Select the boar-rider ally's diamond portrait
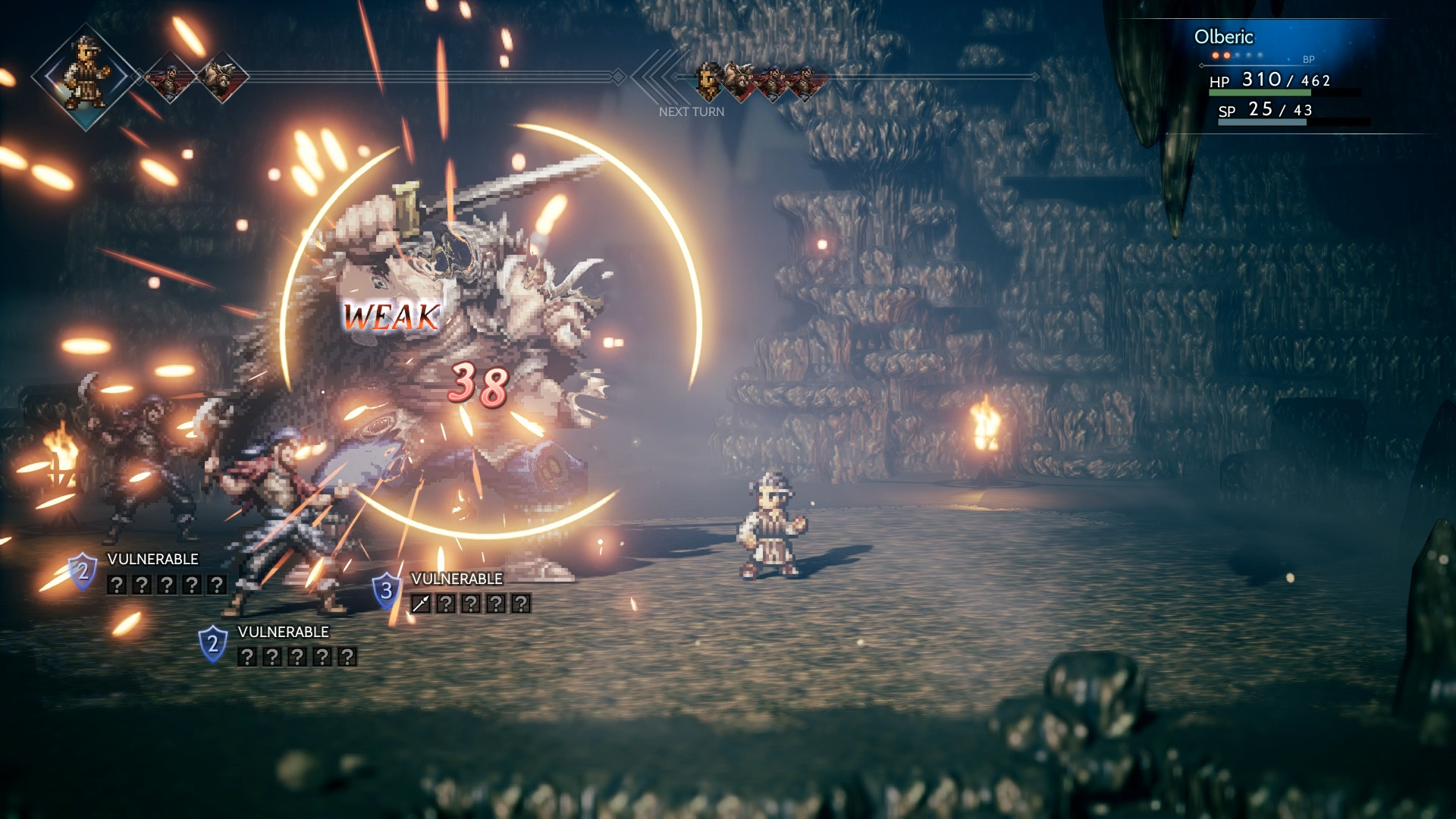This screenshot has width=1456, height=819. [x=221, y=76]
